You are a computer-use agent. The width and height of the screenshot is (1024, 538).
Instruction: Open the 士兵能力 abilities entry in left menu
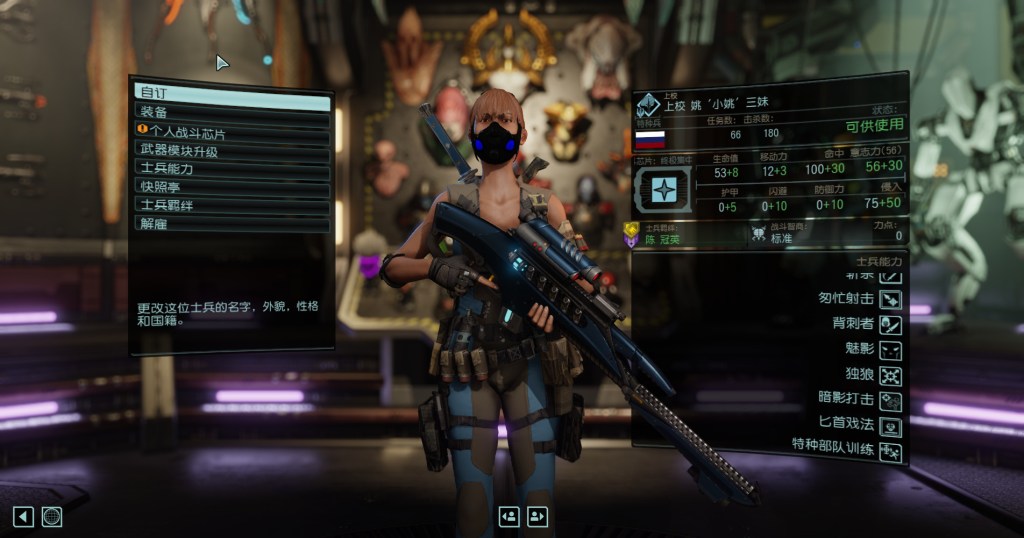coord(232,168)
